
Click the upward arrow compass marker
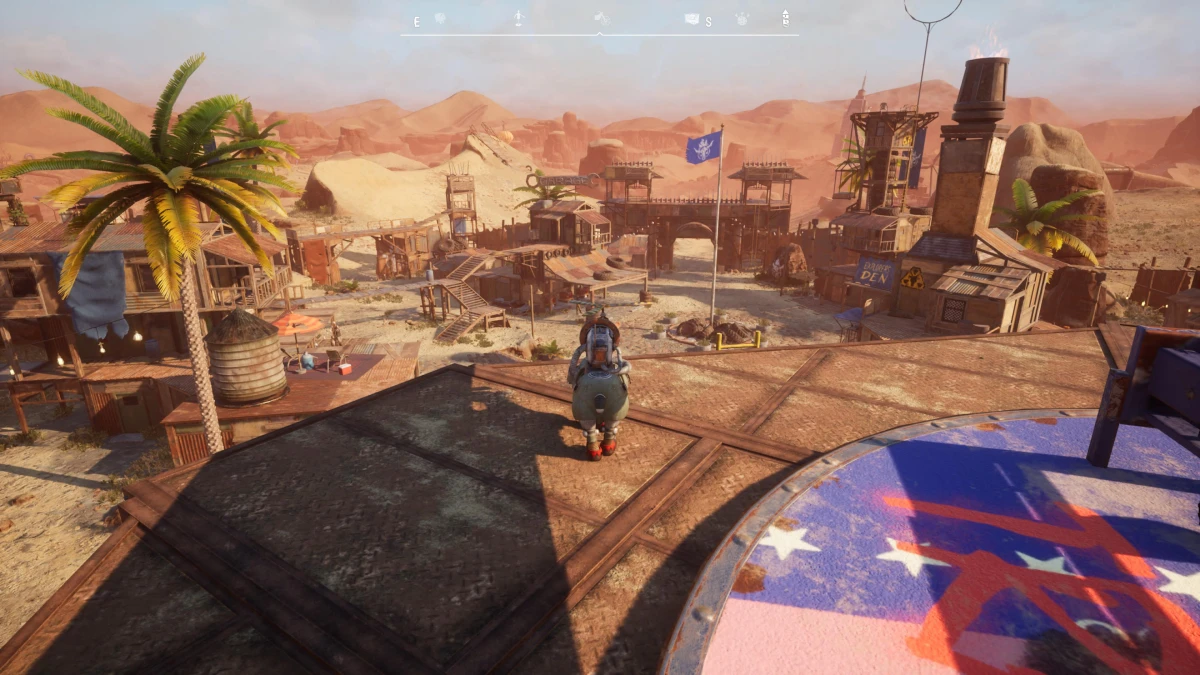point(786,17)
